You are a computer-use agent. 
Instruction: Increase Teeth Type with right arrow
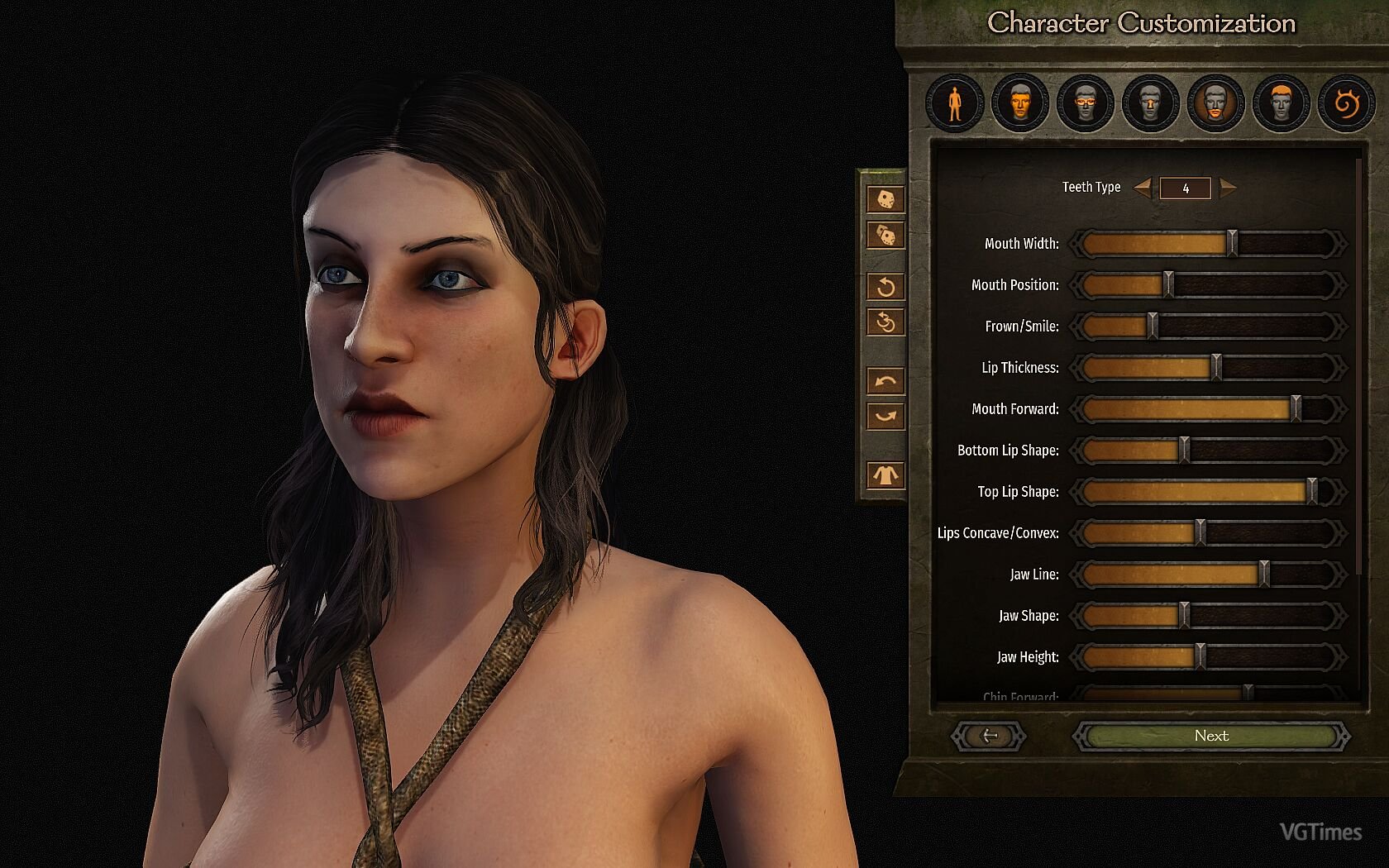tap(1229, 188)
